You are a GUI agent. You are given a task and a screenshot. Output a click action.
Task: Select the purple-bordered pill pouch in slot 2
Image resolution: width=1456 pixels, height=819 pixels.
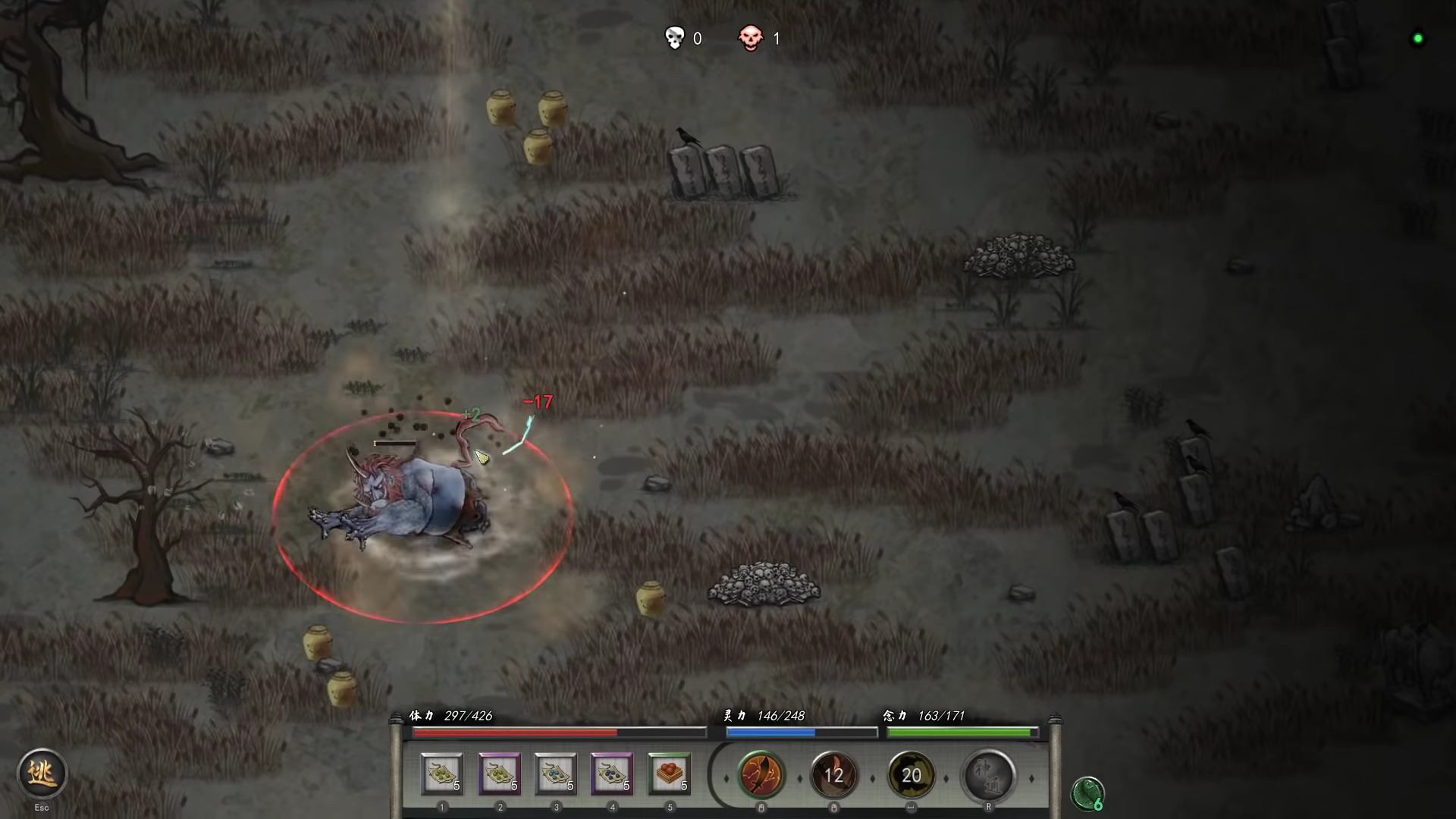[500, 775]
